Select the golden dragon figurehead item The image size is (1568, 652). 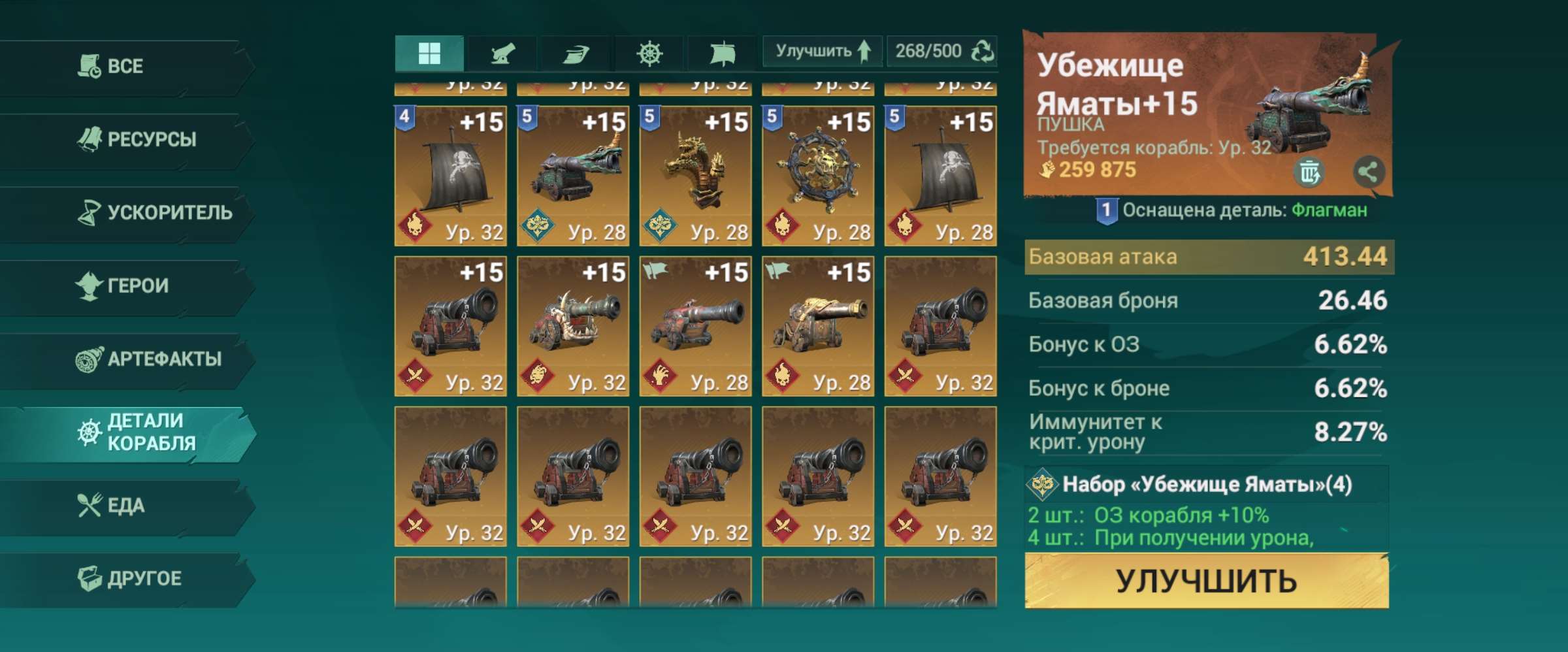coord(695,175)
